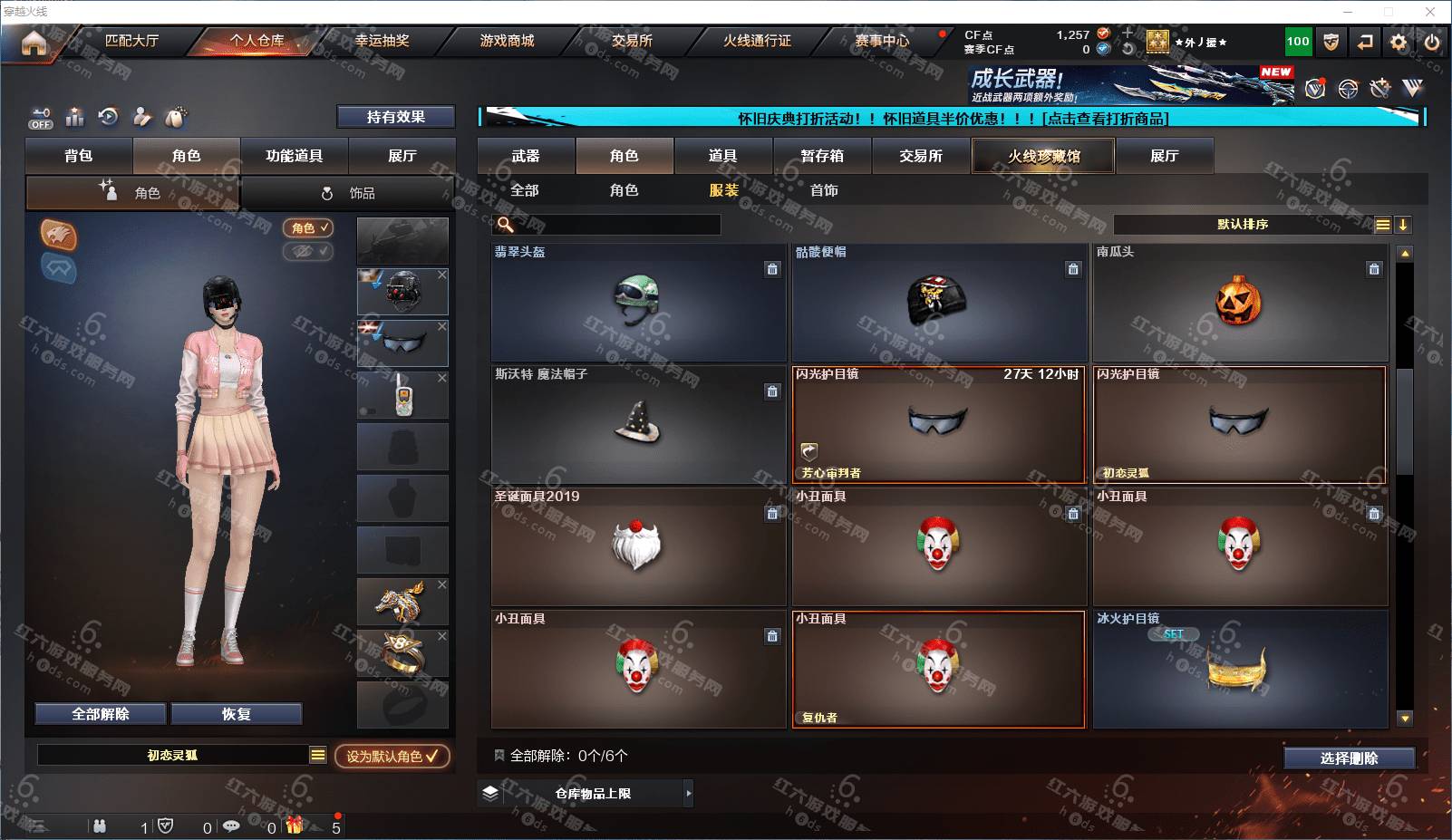
Task: Pick the 圣诞面具2019 item
Action: (x=638, y=546)
